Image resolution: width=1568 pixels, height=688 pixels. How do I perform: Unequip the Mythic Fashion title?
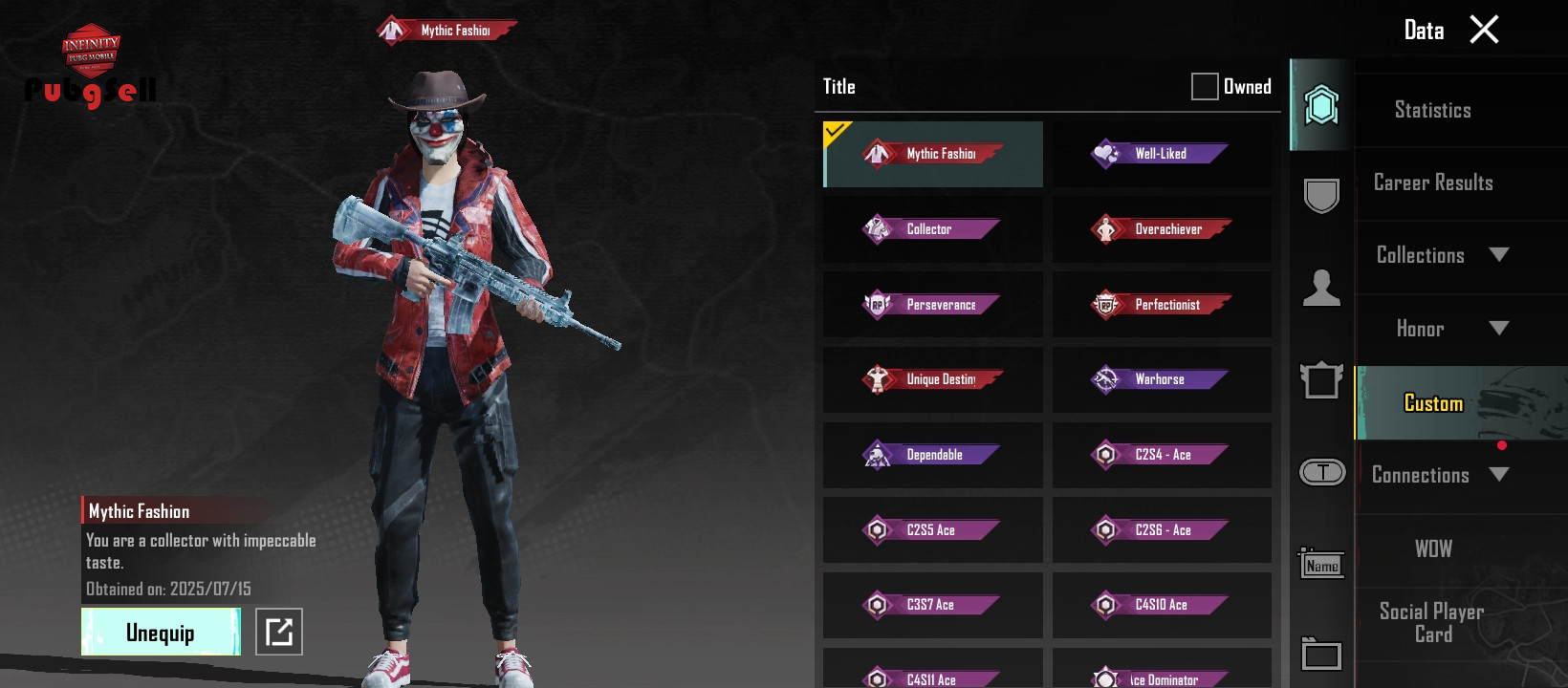pyautogui.click(x=161, y=633)
